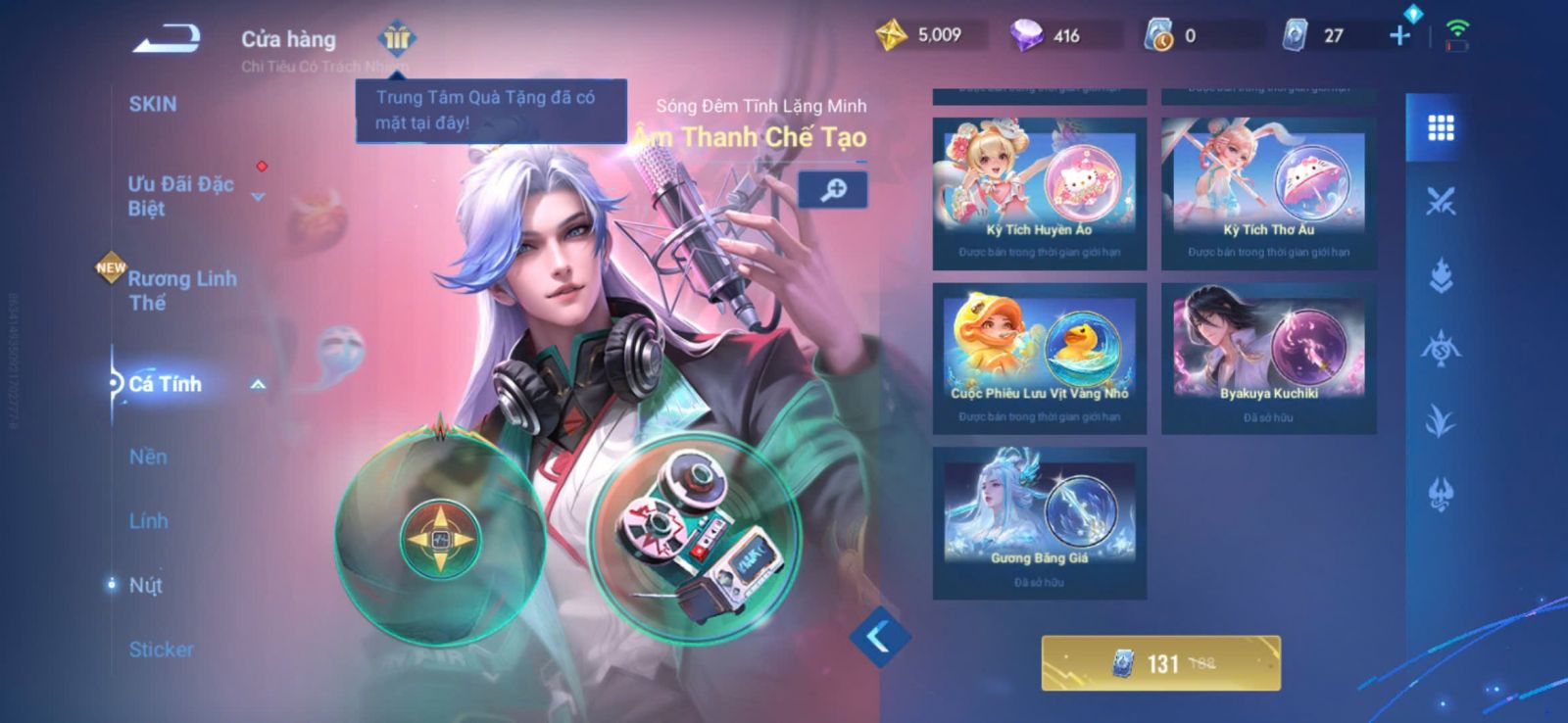Click the magnifier preview button

[832, 189]
